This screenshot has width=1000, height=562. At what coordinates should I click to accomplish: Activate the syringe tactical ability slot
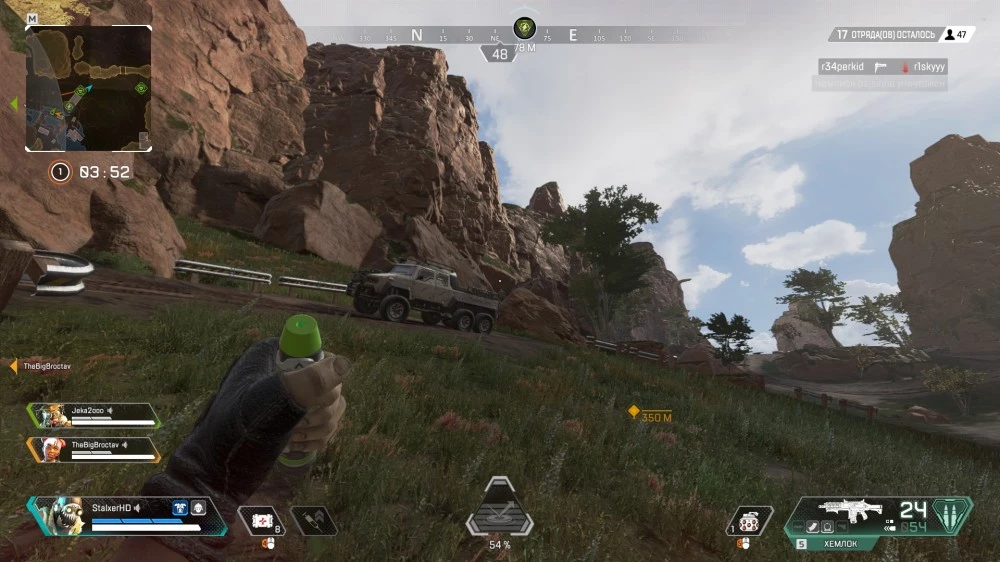(313, 520)
